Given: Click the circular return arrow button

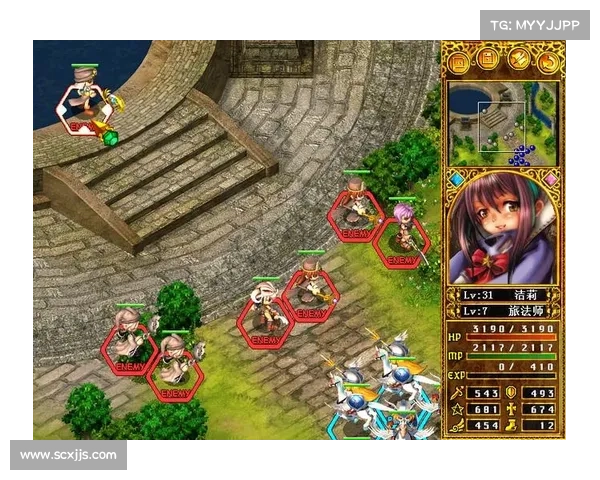Looking at the screenshot, I should click(x=547, y=62).
